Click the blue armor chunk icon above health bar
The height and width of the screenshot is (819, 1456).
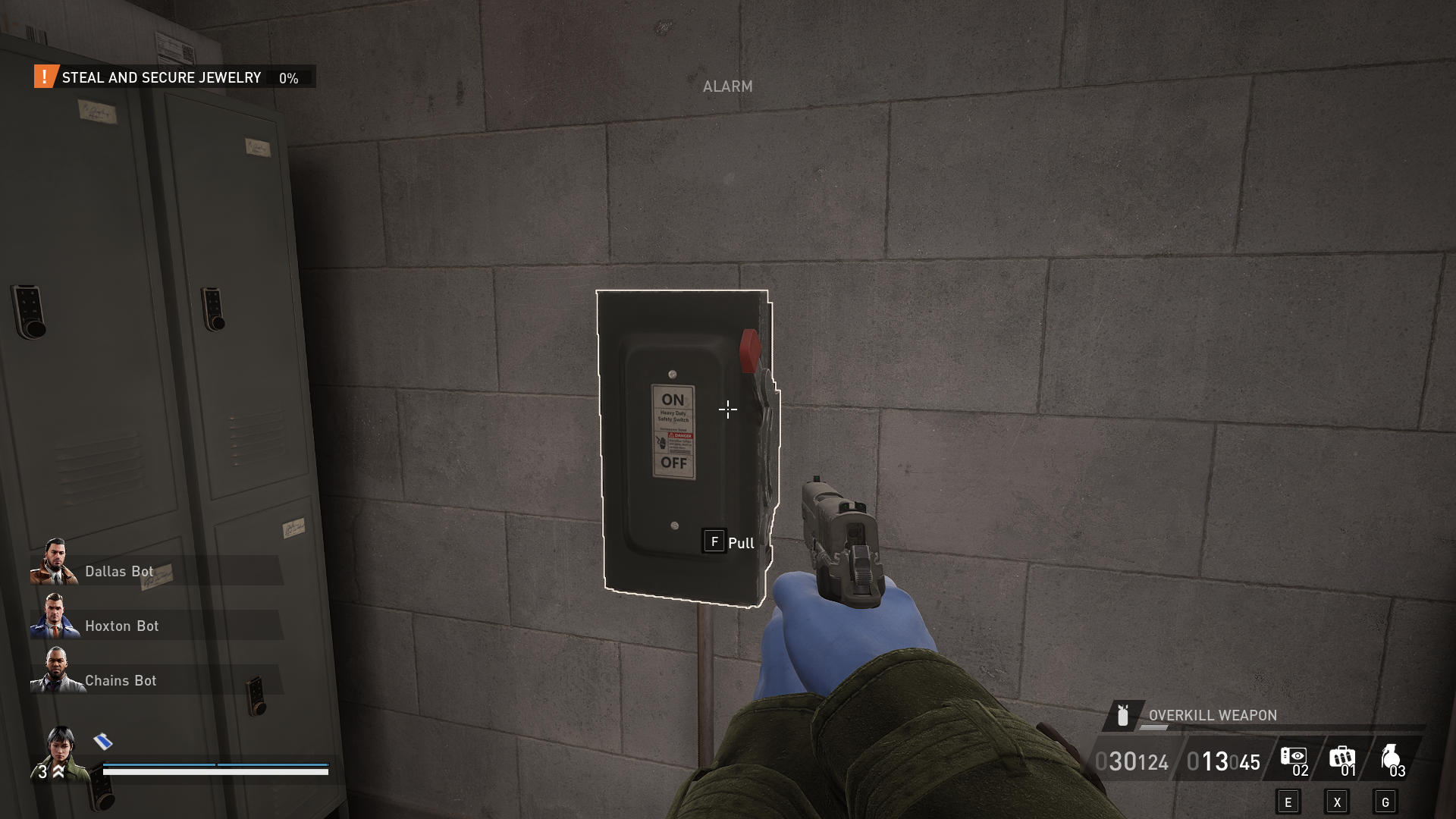(101, 742)
